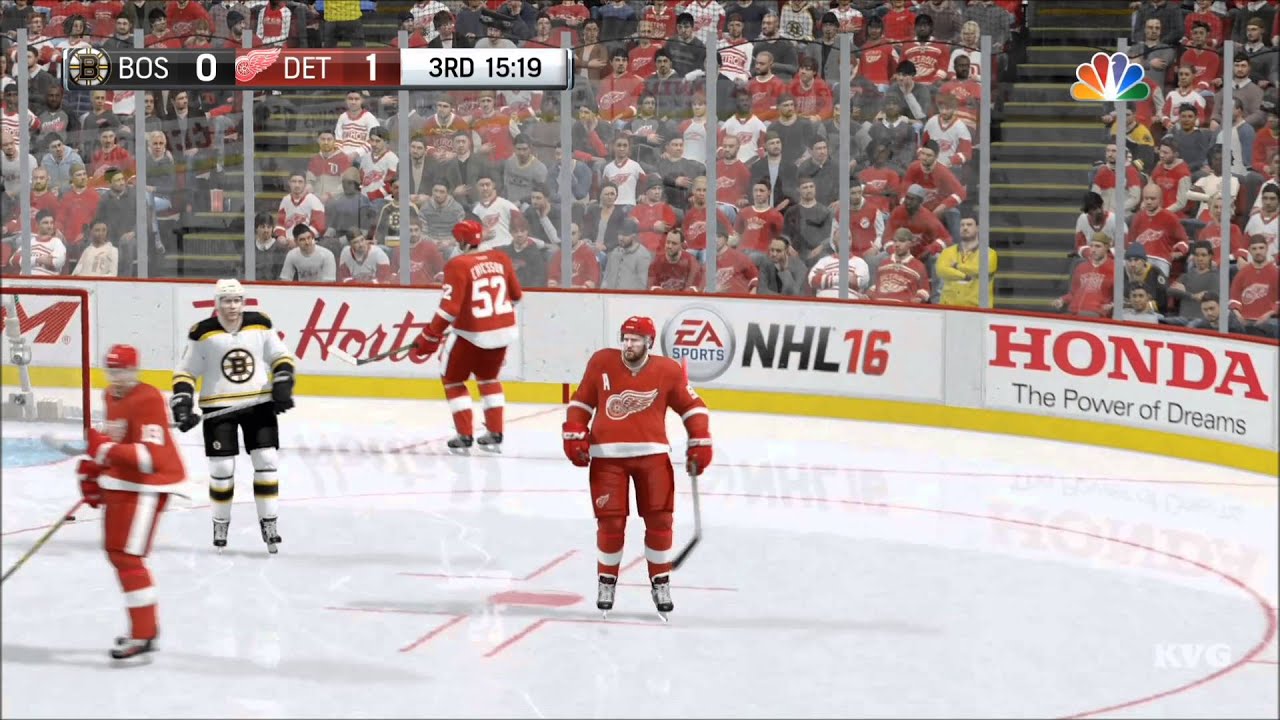Select the BOS scoreboard tab
This screenshot has height=720, width=1280.
click(146, 68)
